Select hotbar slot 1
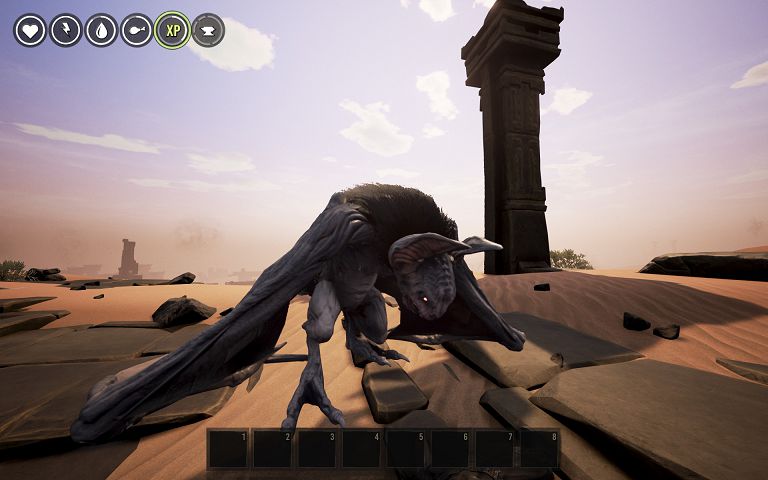 tap(228, 449)
